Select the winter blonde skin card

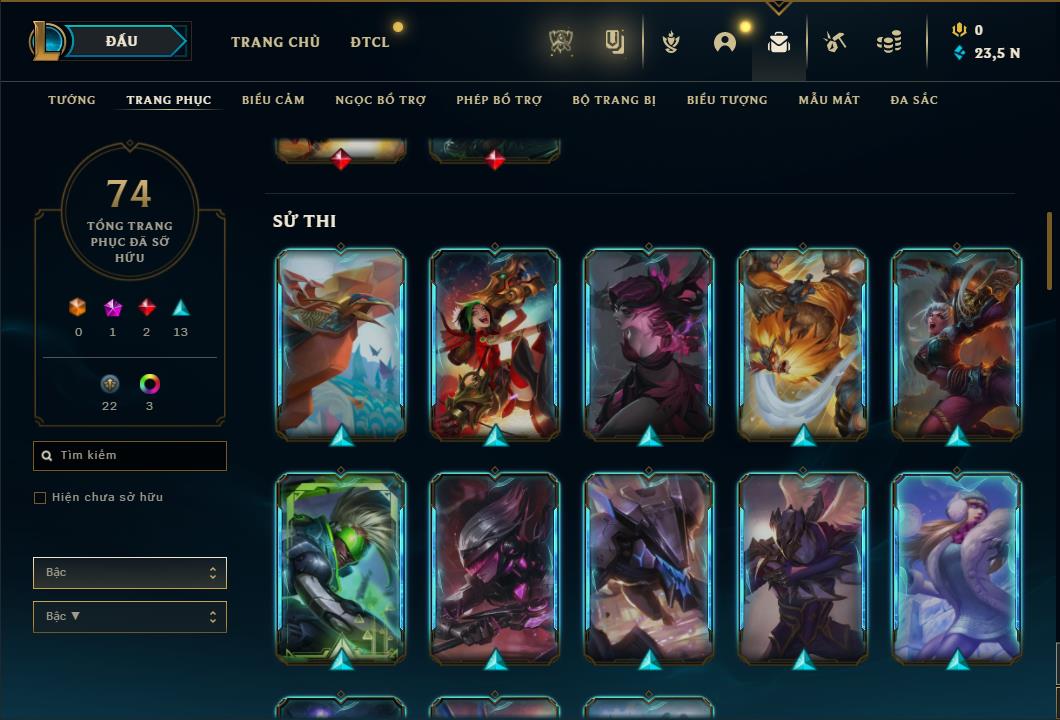957,566
